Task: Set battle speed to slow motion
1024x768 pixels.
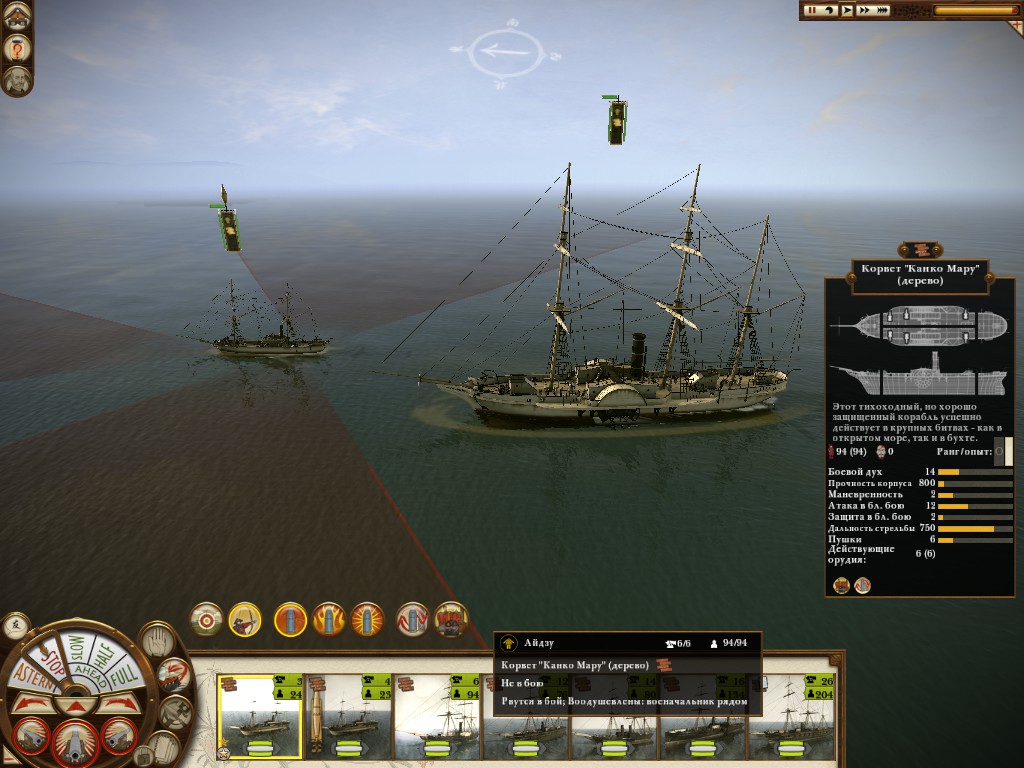Action: click(x=829, y=10)
